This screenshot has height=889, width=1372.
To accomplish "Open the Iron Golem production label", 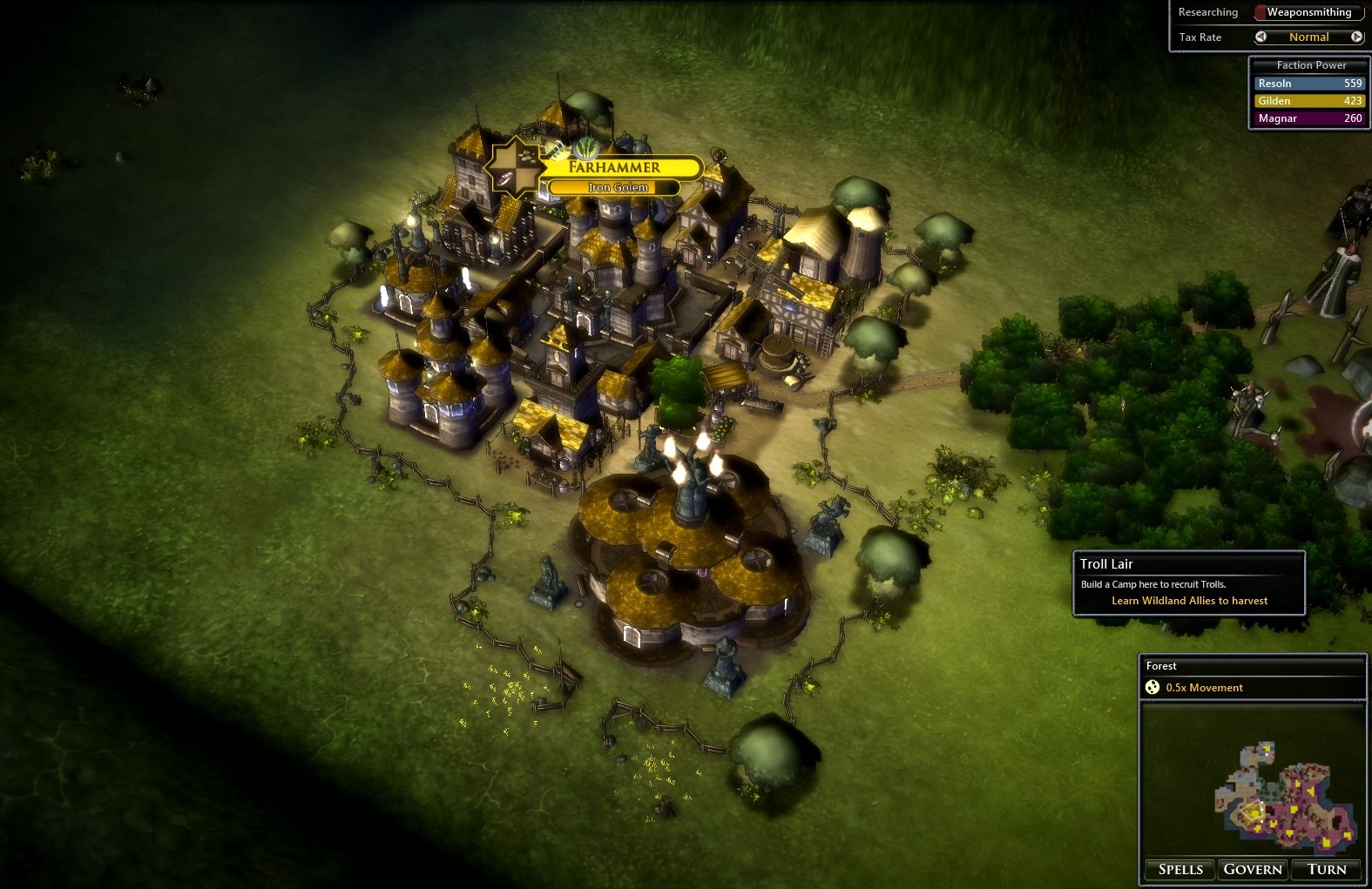I will coord(617,187).
